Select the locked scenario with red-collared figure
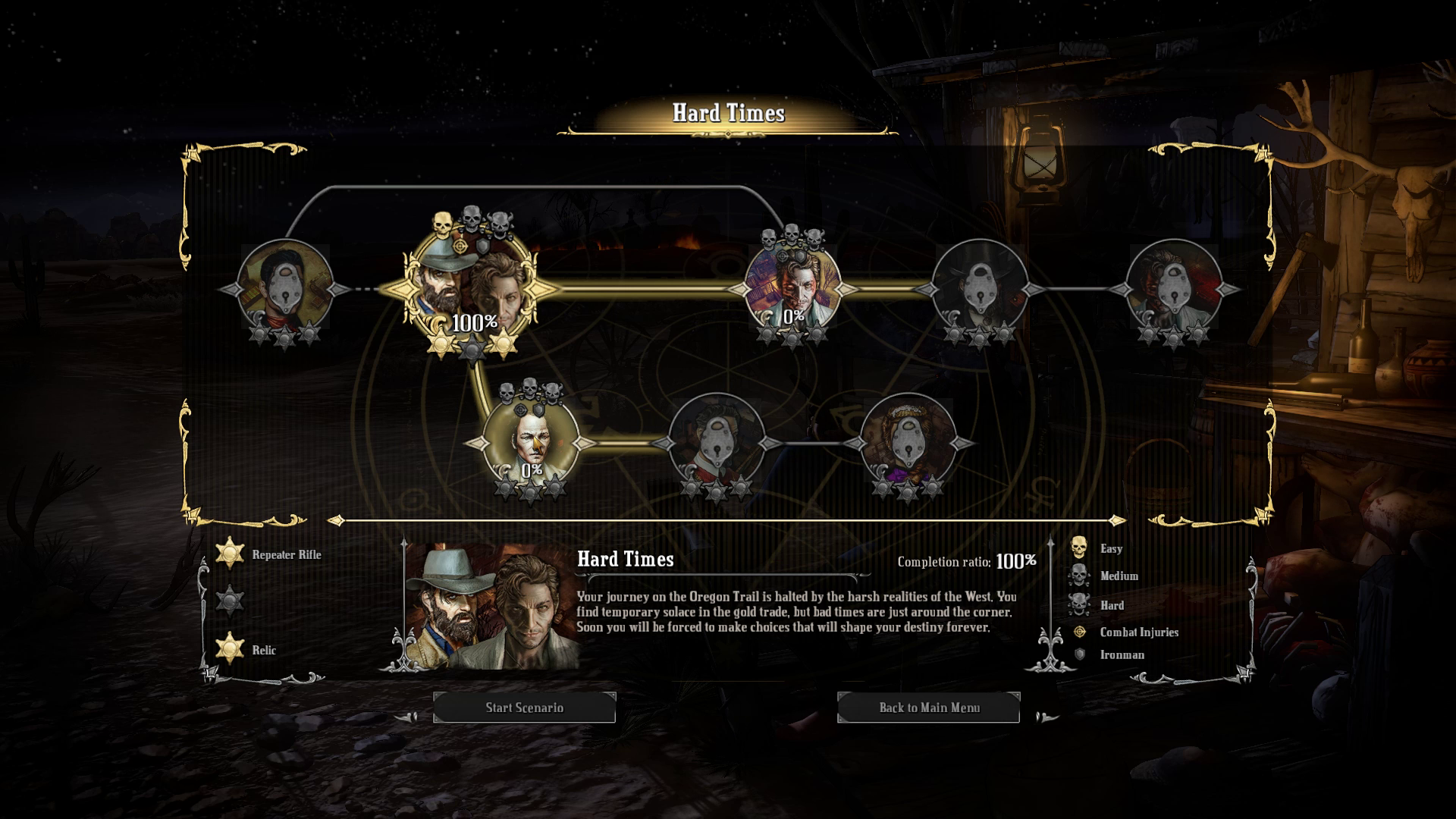The height and width of the screenshot is (819, 1456). [x=716, y=441]
